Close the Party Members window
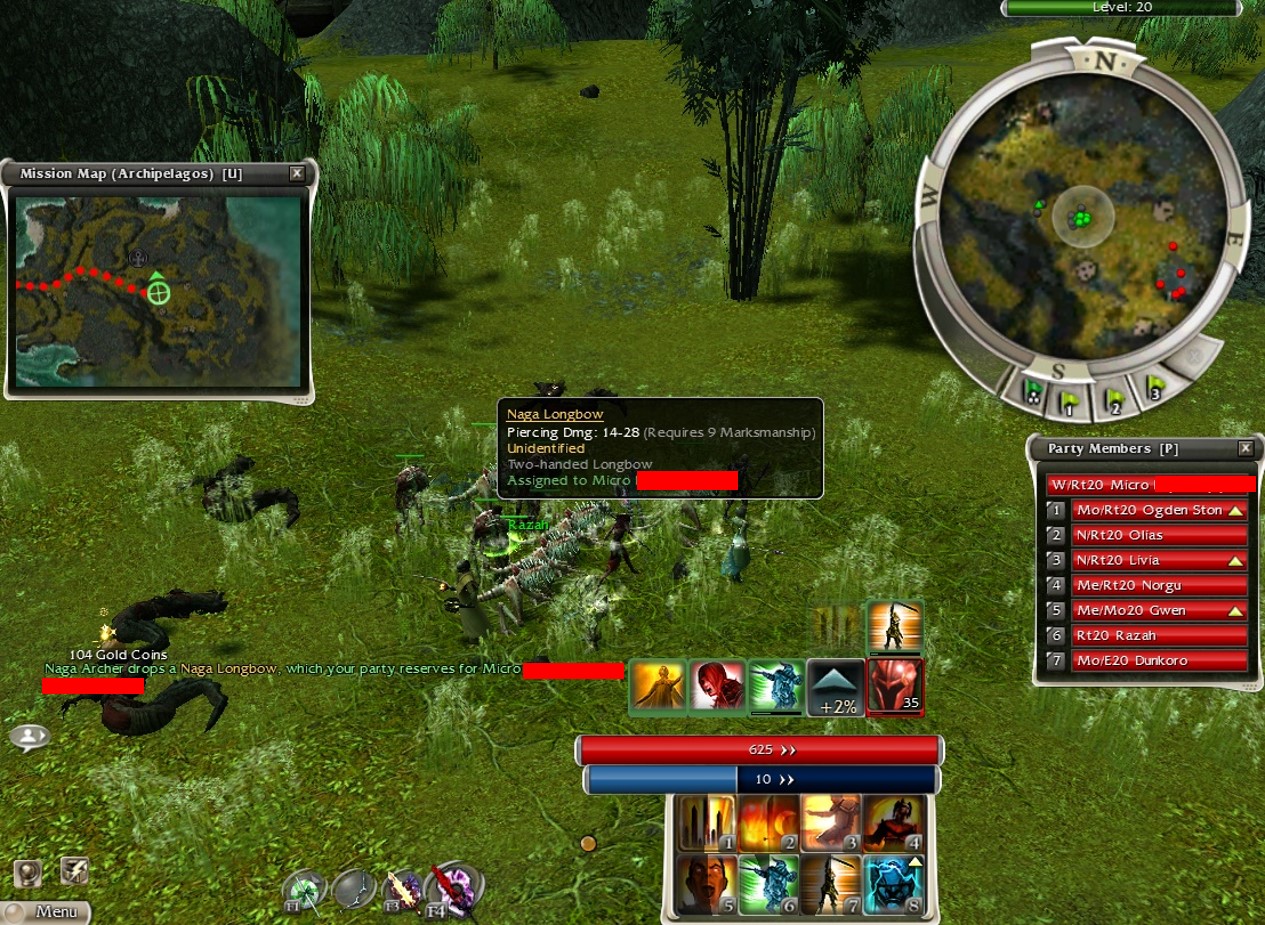This screenshot has width=1265, height=925. coord(1245,449)
